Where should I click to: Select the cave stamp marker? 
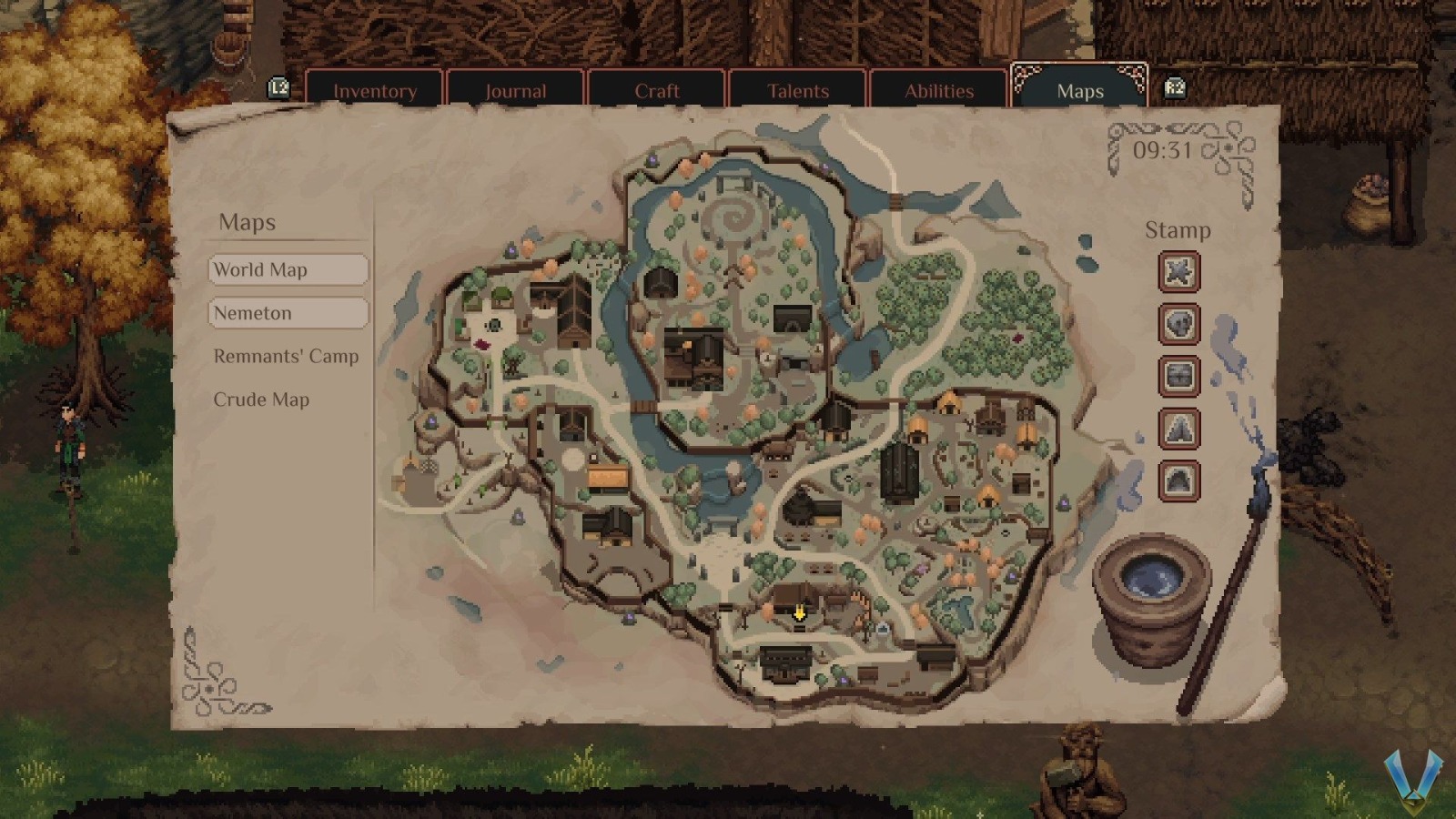coord(1178,480)
